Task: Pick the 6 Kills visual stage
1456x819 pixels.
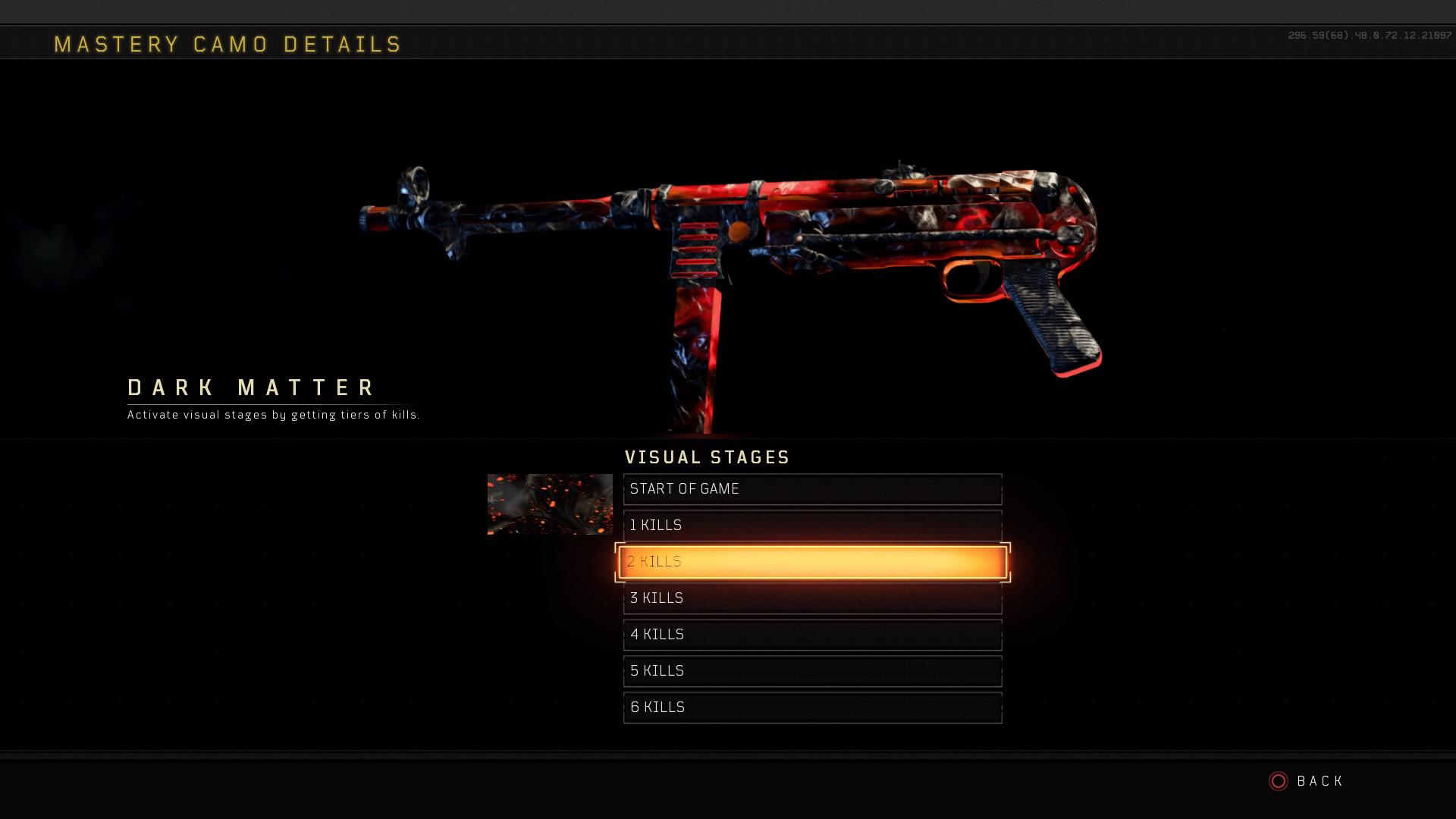Action: [812, 708]
